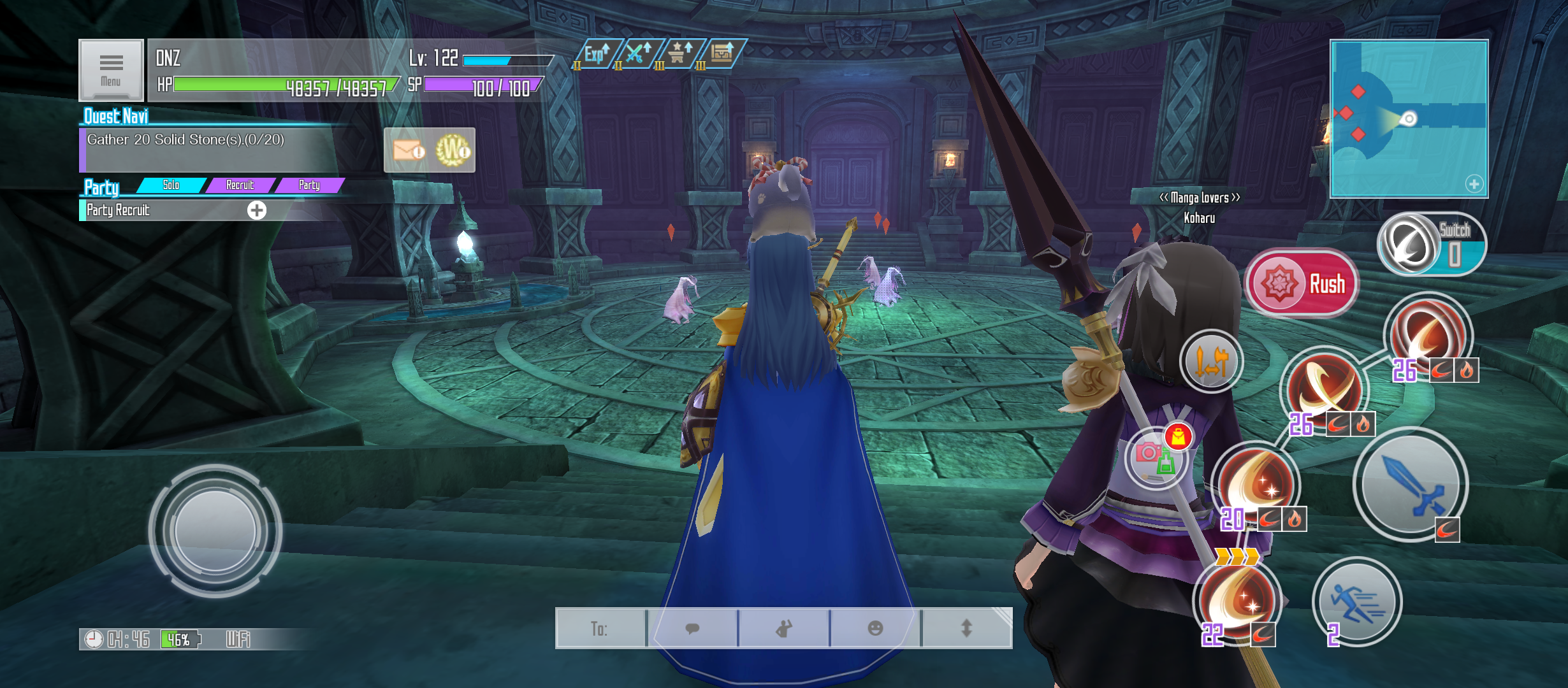The width and height of the screenshot is (1568, 688).
Task: Open the main Menu button
Action: 111,70
